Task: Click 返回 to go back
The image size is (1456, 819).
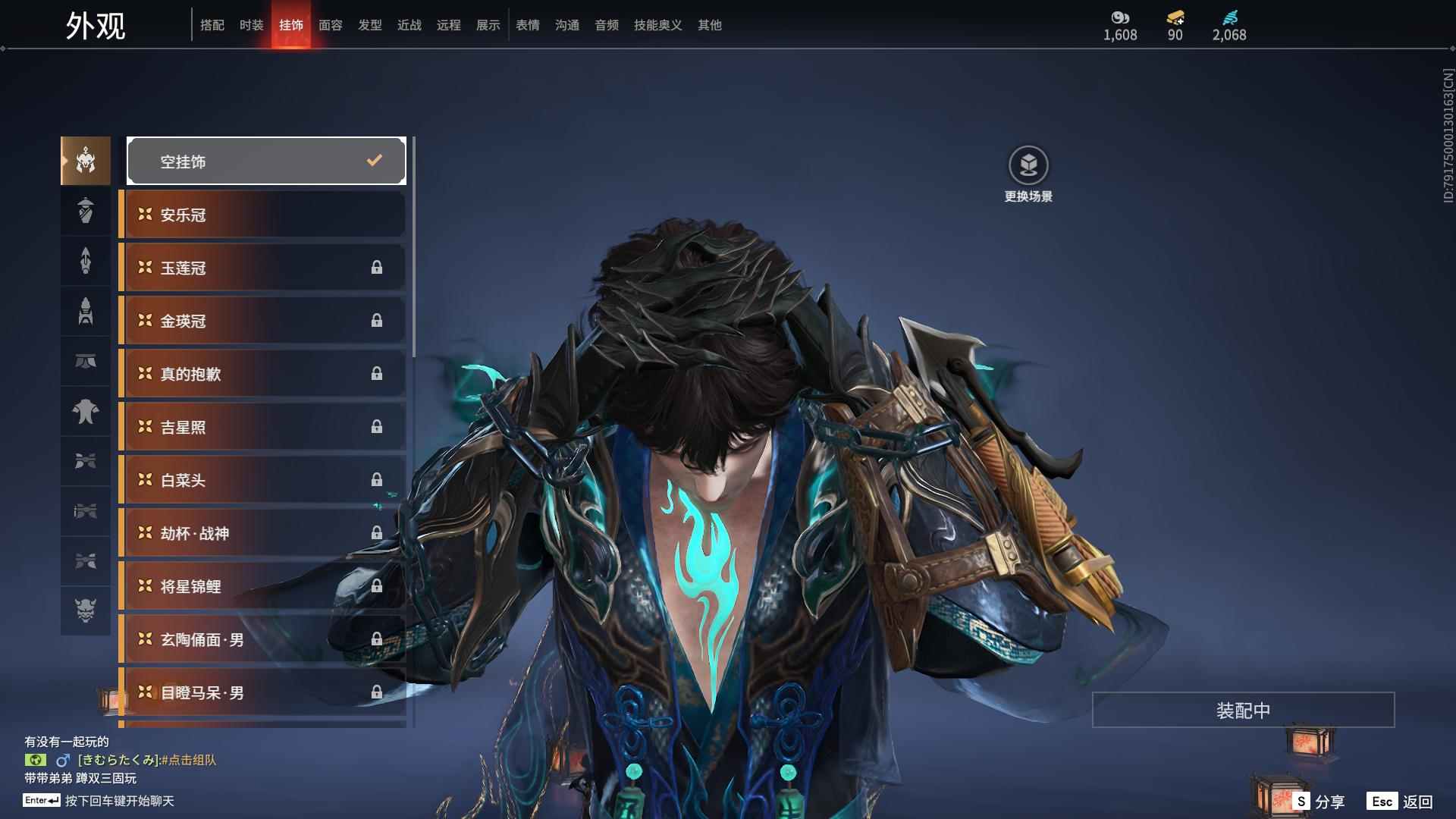Action: coord(1400,802)
